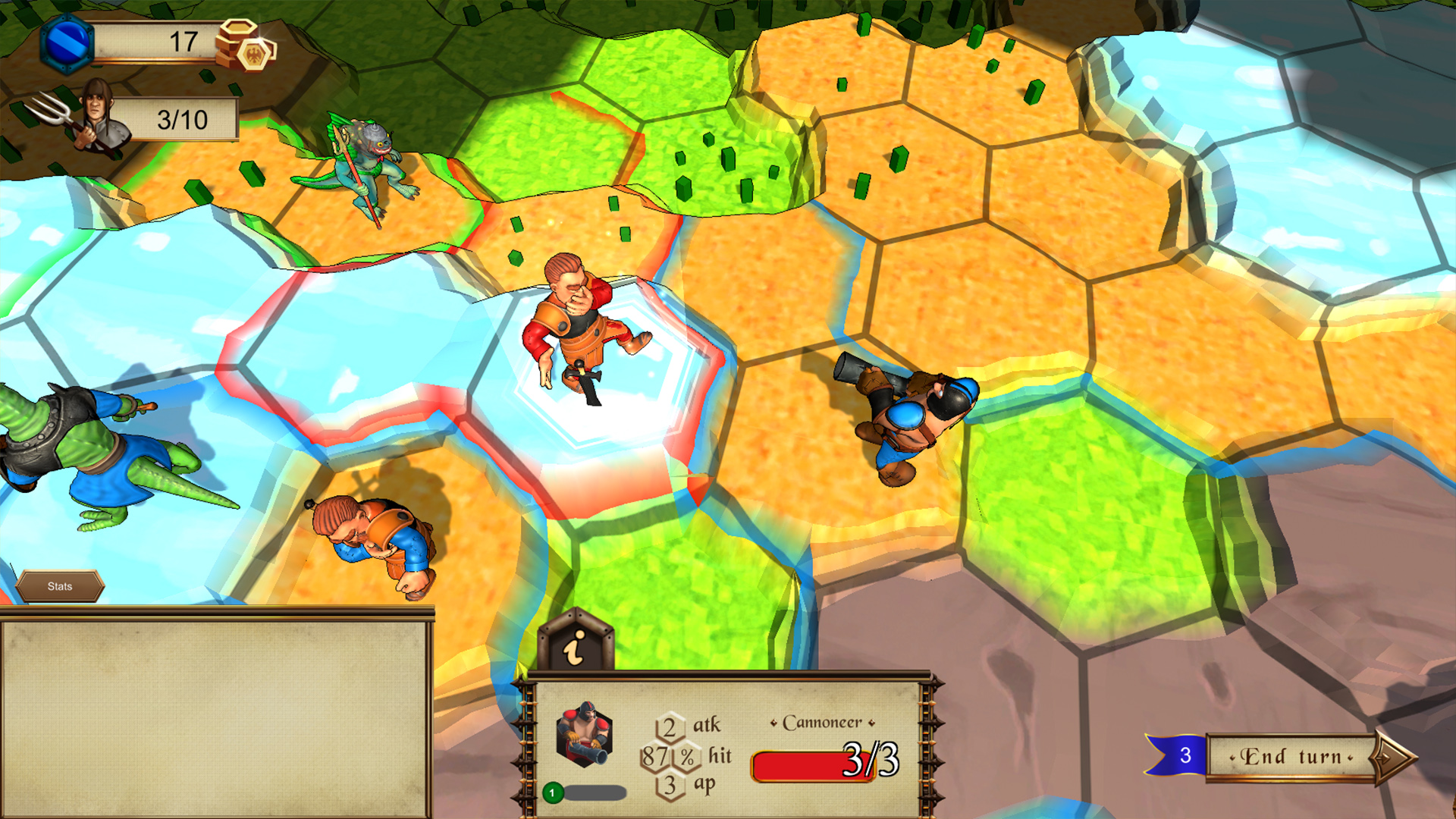Click the green level 1 badge

[x=555, y=793]
